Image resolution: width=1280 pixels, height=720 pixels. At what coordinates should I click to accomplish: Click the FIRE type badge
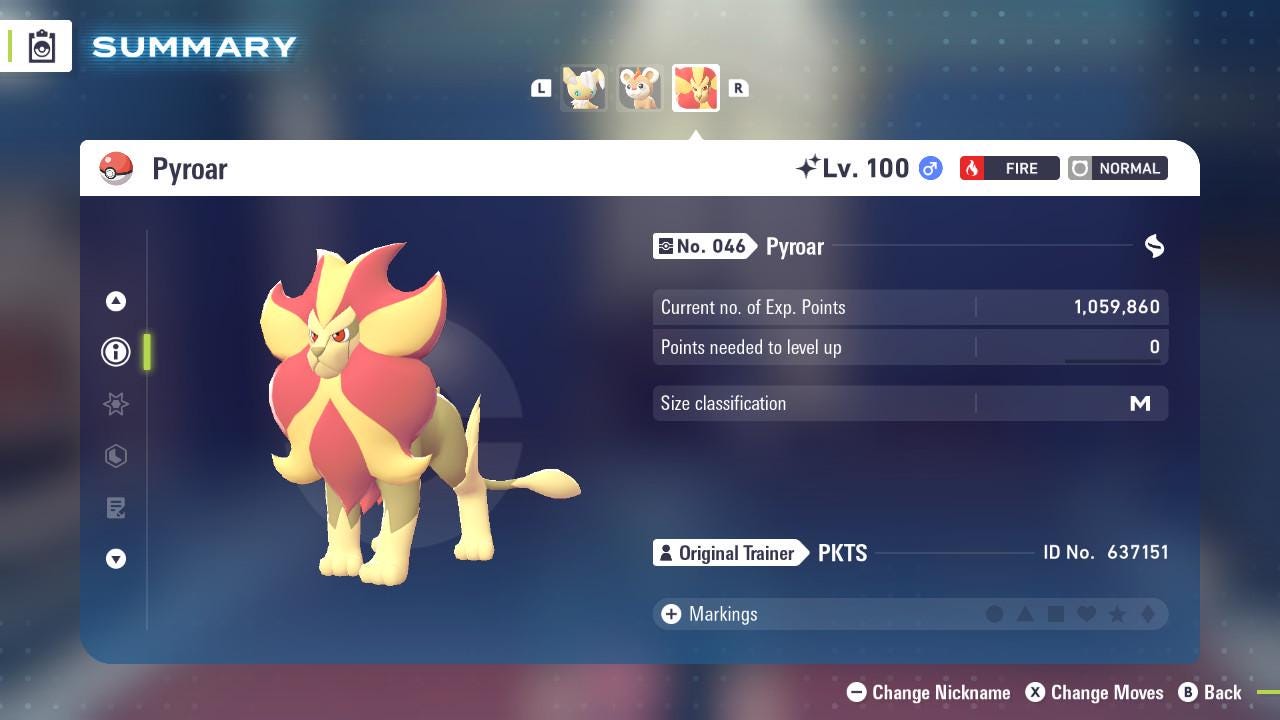(1009, 168)
